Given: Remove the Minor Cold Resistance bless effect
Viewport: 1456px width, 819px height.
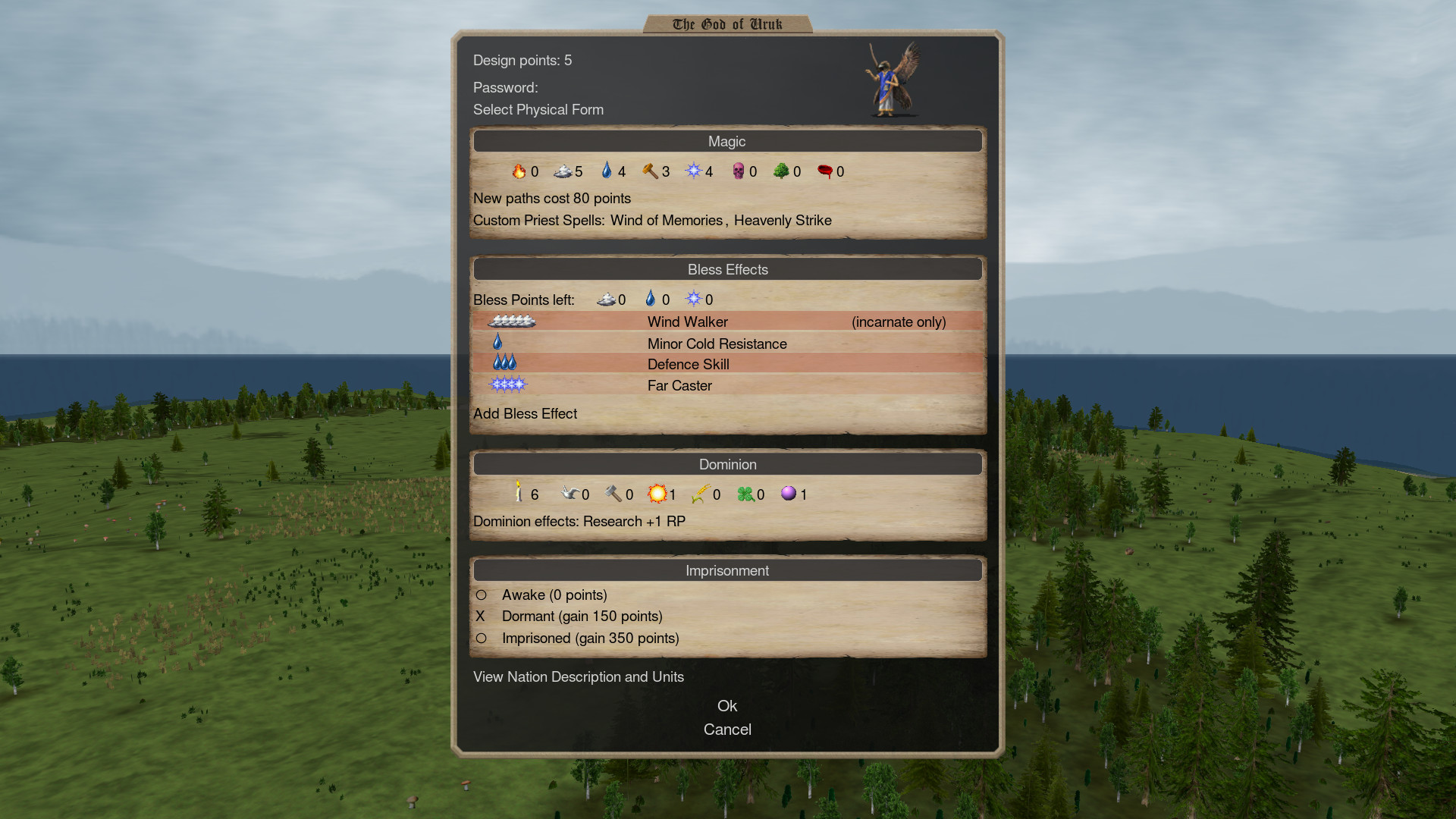Looking at the screenshot, I should click(x=717, y=344).
